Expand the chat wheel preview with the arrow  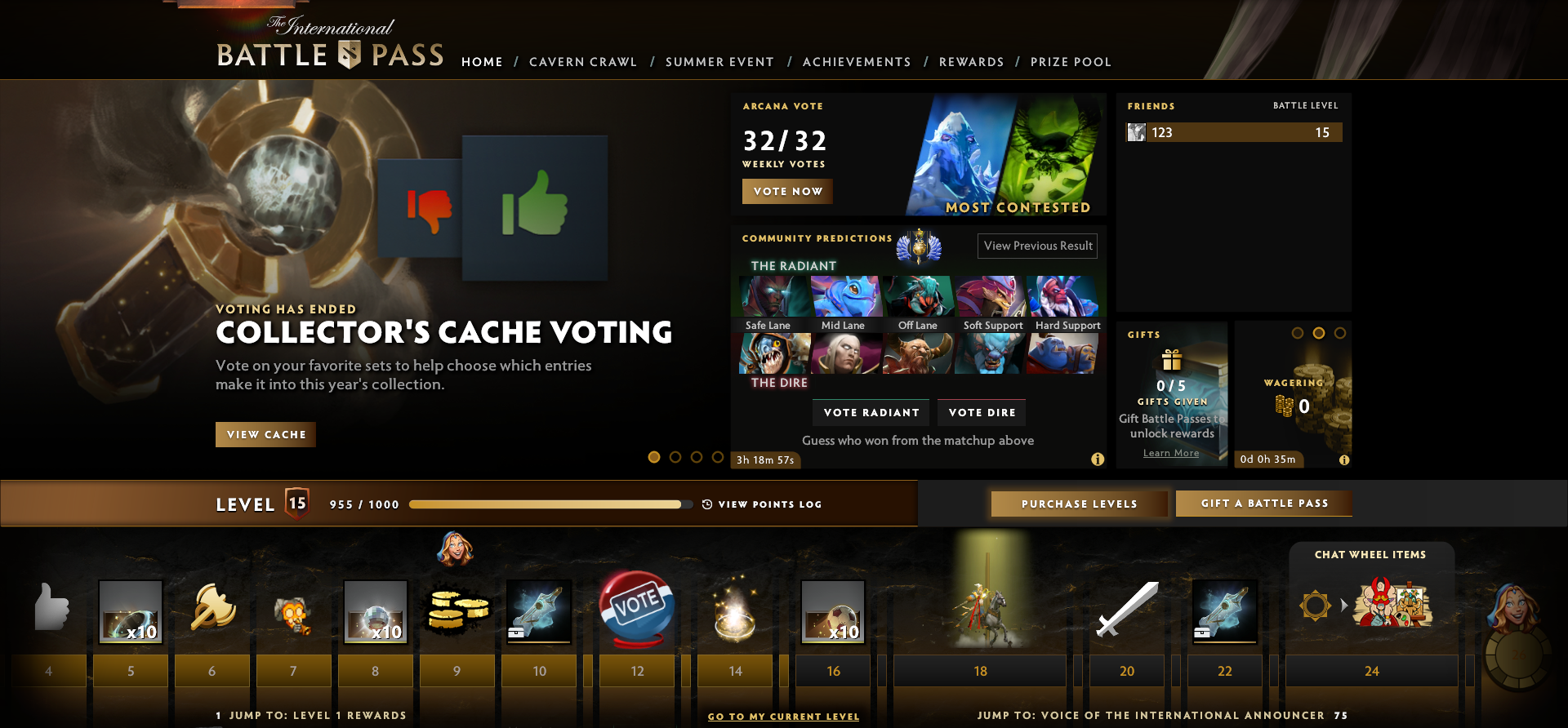[1345, 605]
